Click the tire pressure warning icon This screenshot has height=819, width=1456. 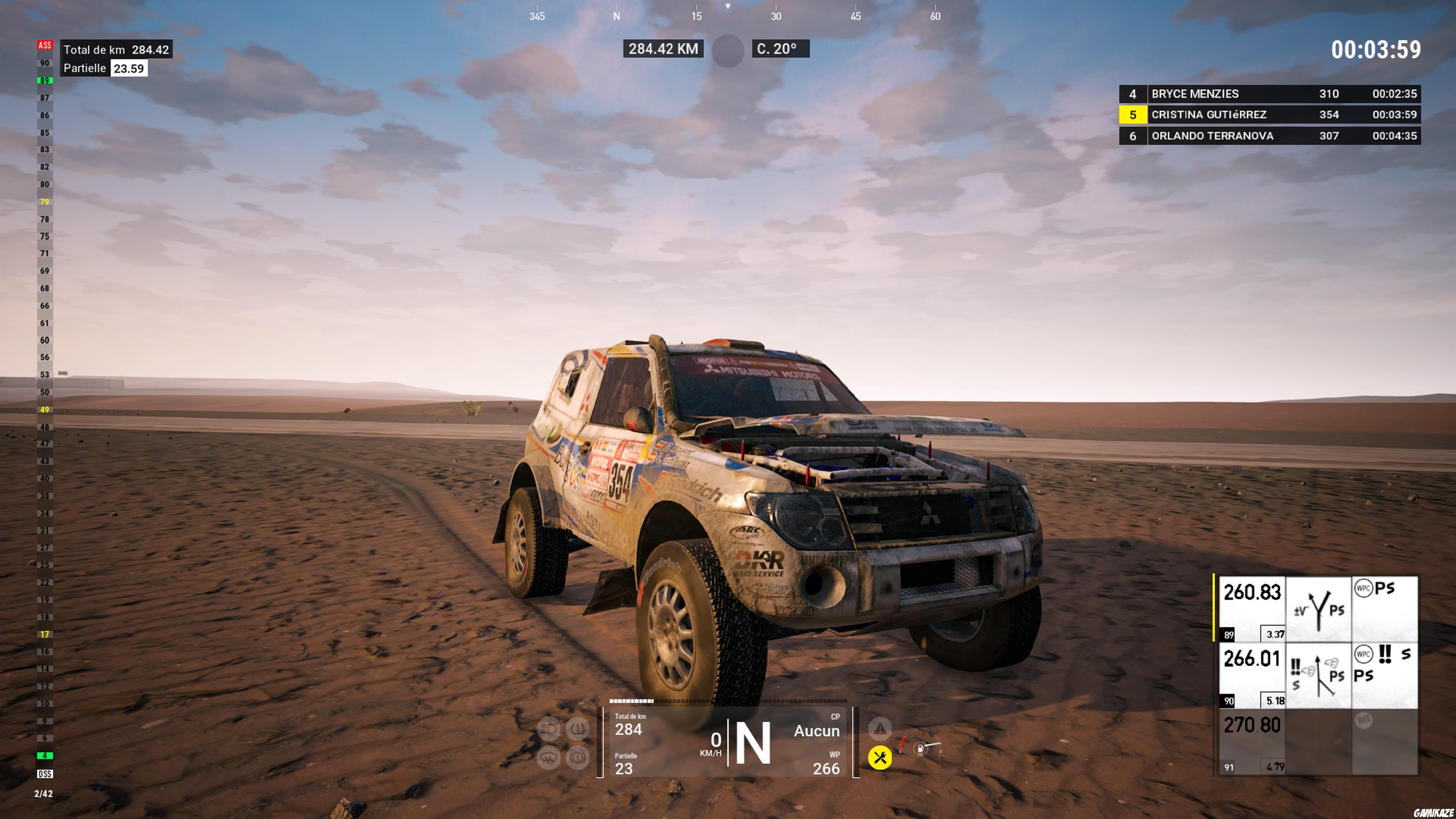pyautogui.click(x=577, y=730)
